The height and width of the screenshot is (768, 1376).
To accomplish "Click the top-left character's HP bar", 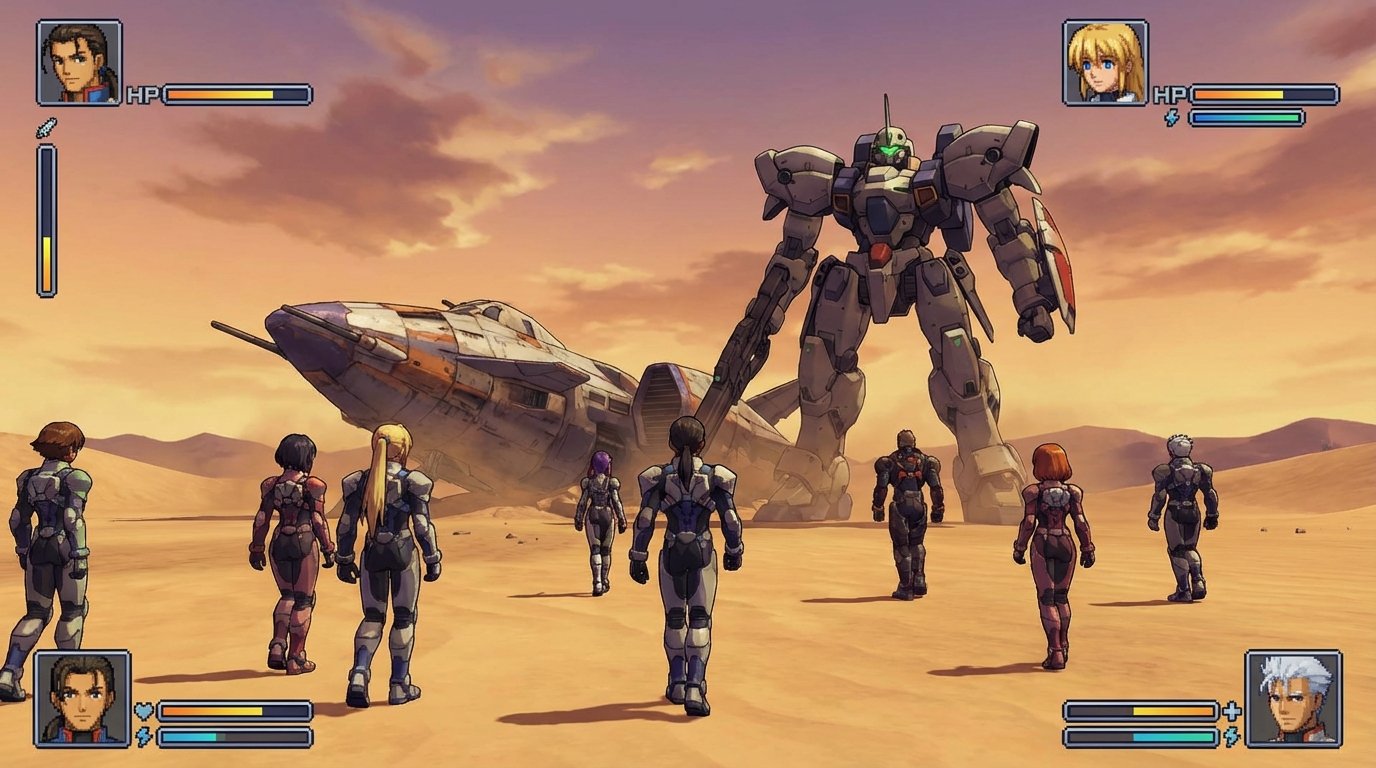I will tap(235, 95).
